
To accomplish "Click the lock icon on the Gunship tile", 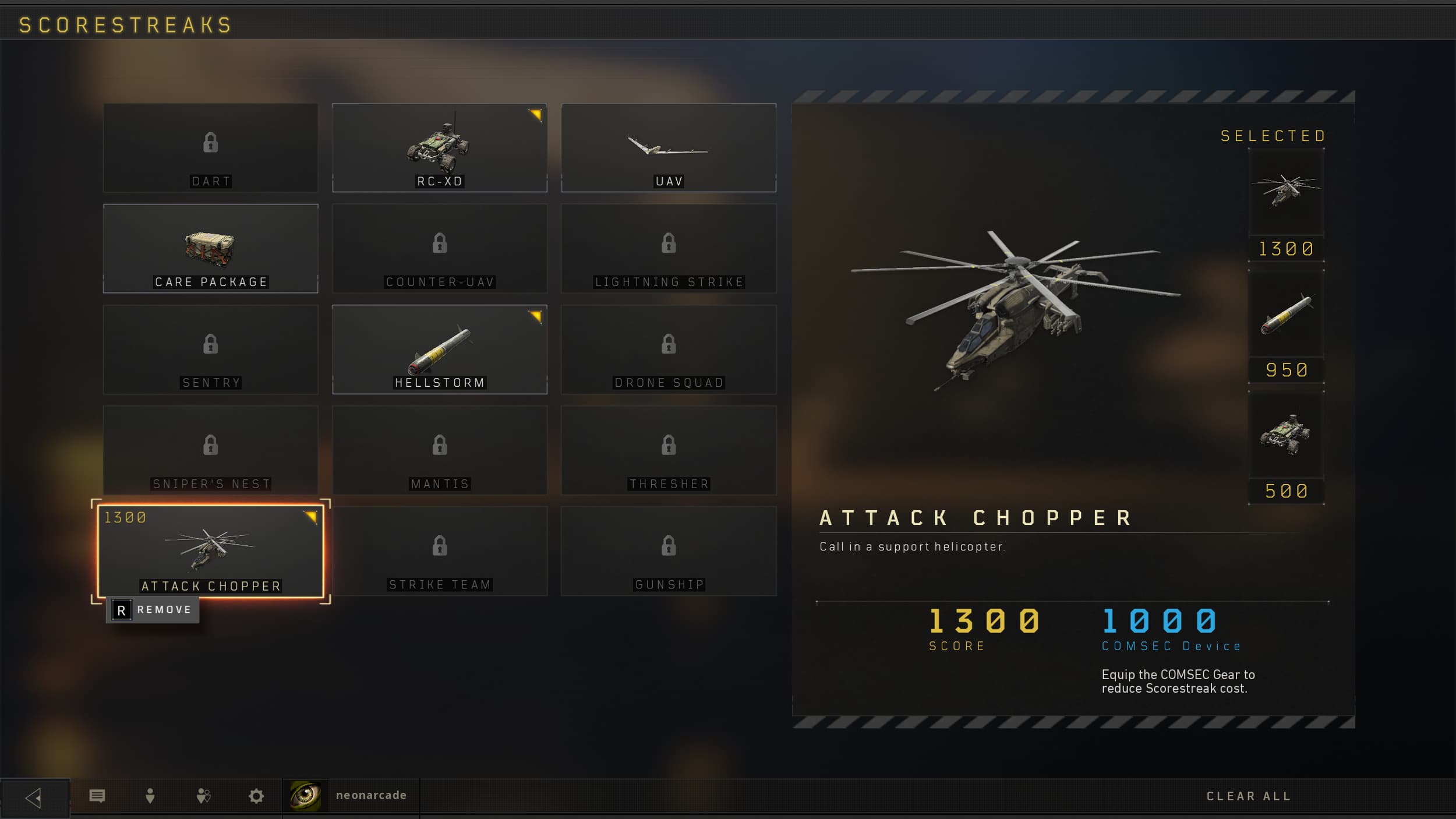I will pos(669,545).
